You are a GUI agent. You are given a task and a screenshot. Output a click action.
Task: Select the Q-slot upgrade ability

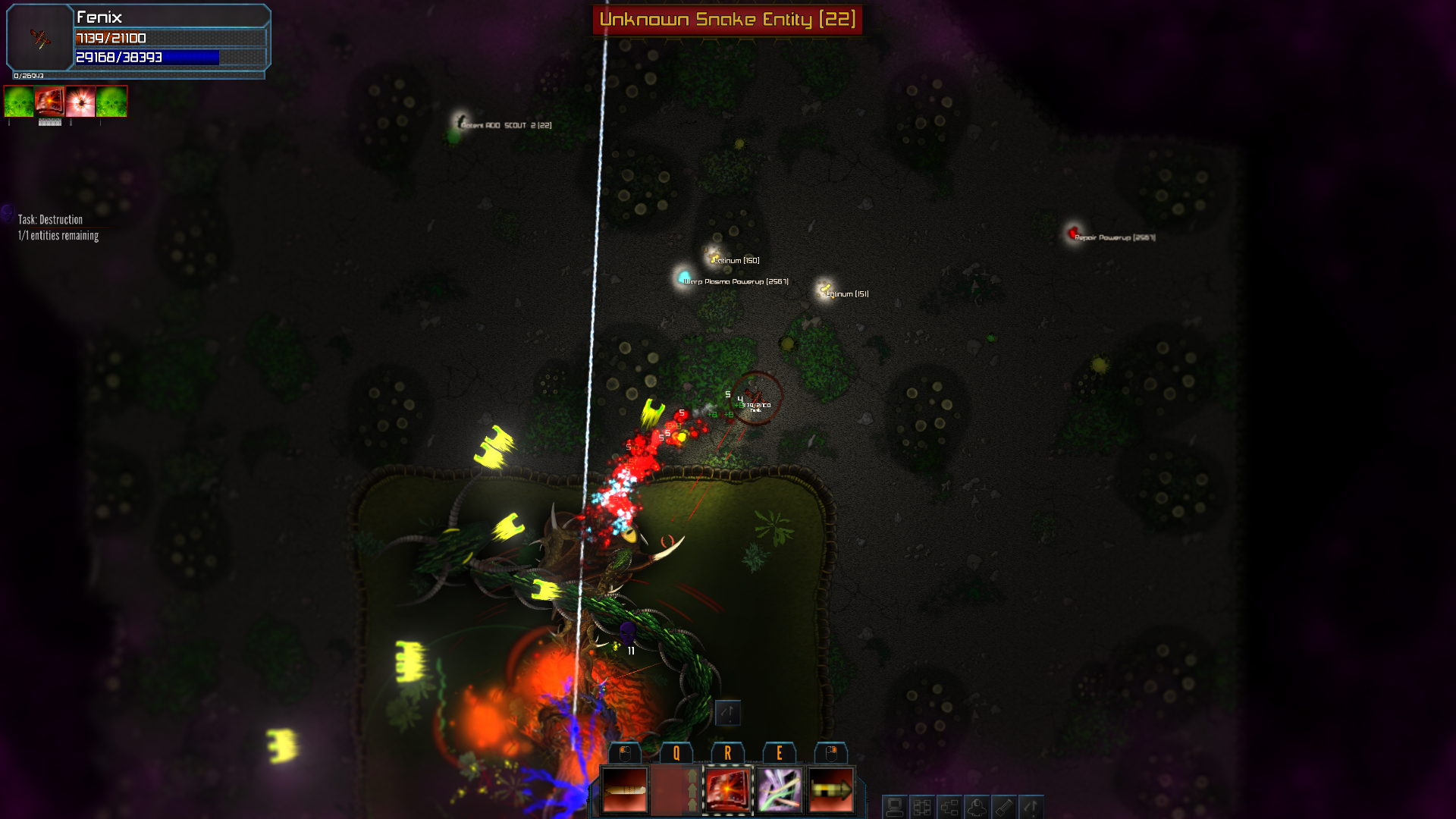[675, 791]
